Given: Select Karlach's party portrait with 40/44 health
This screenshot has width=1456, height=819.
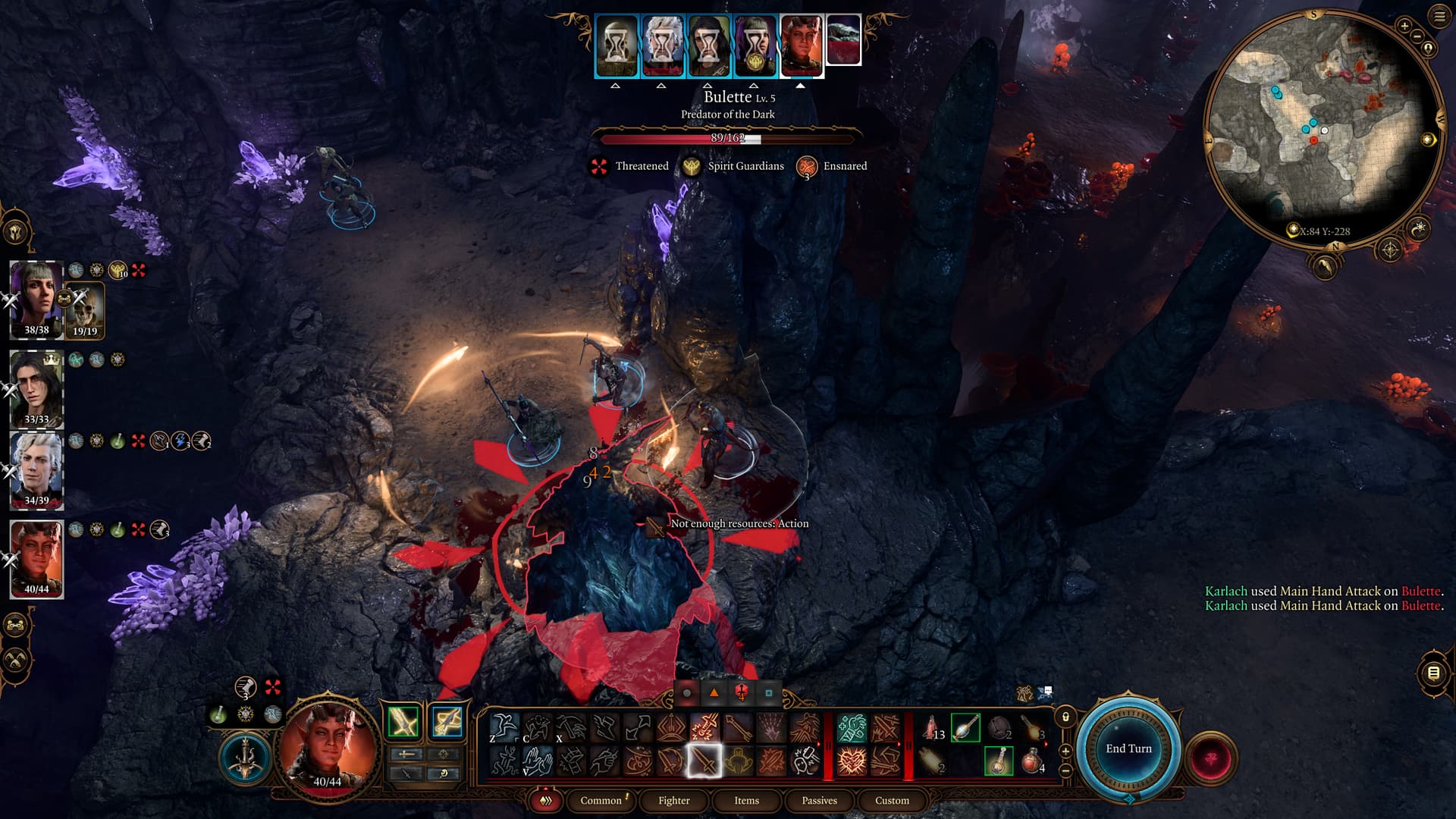Looking at the screenshot, I should (36, 559).
